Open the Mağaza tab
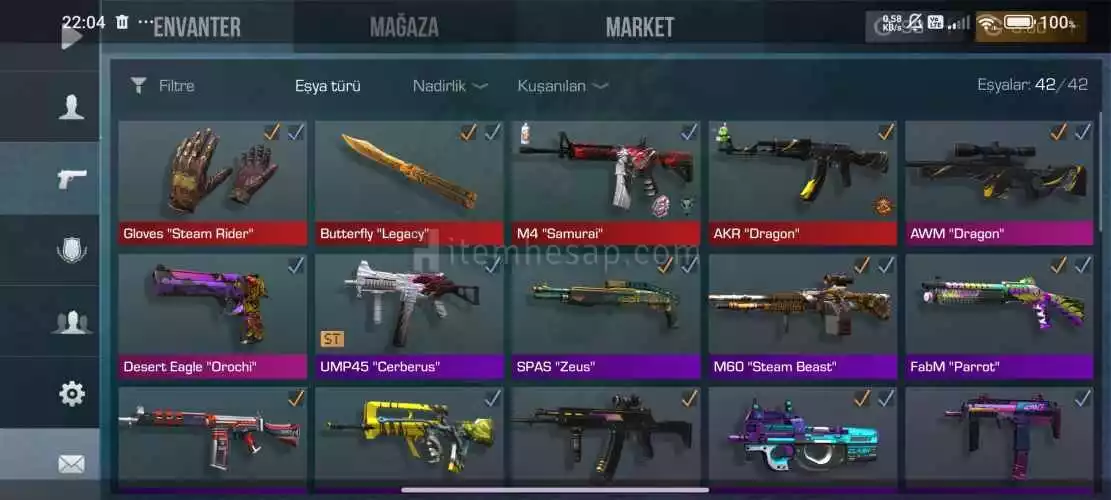 coord(404,27)
